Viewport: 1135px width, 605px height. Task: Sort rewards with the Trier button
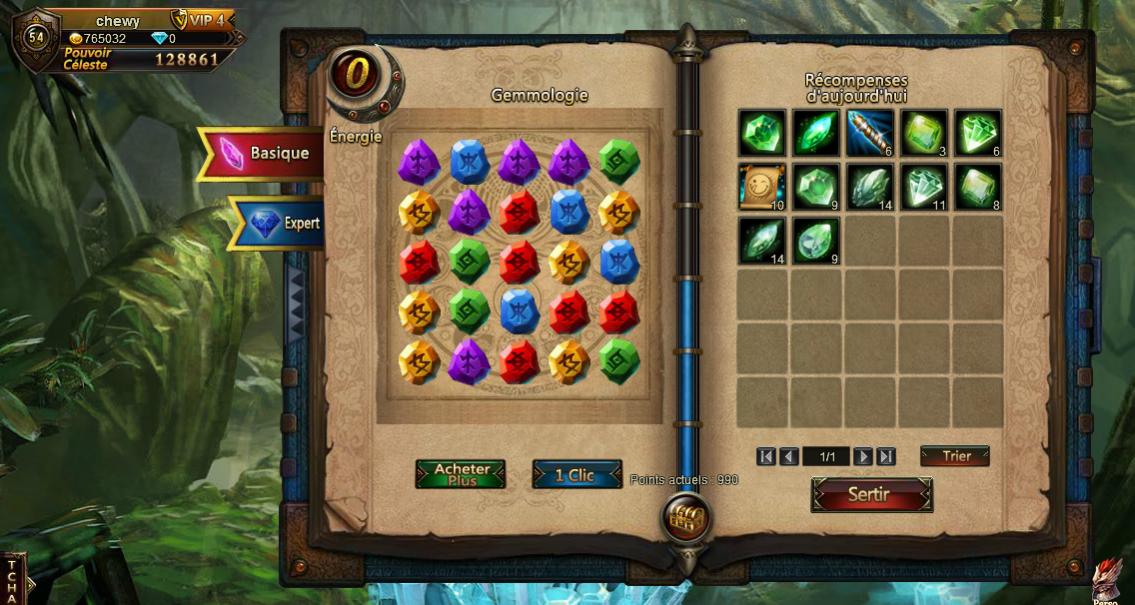[955, 456]
